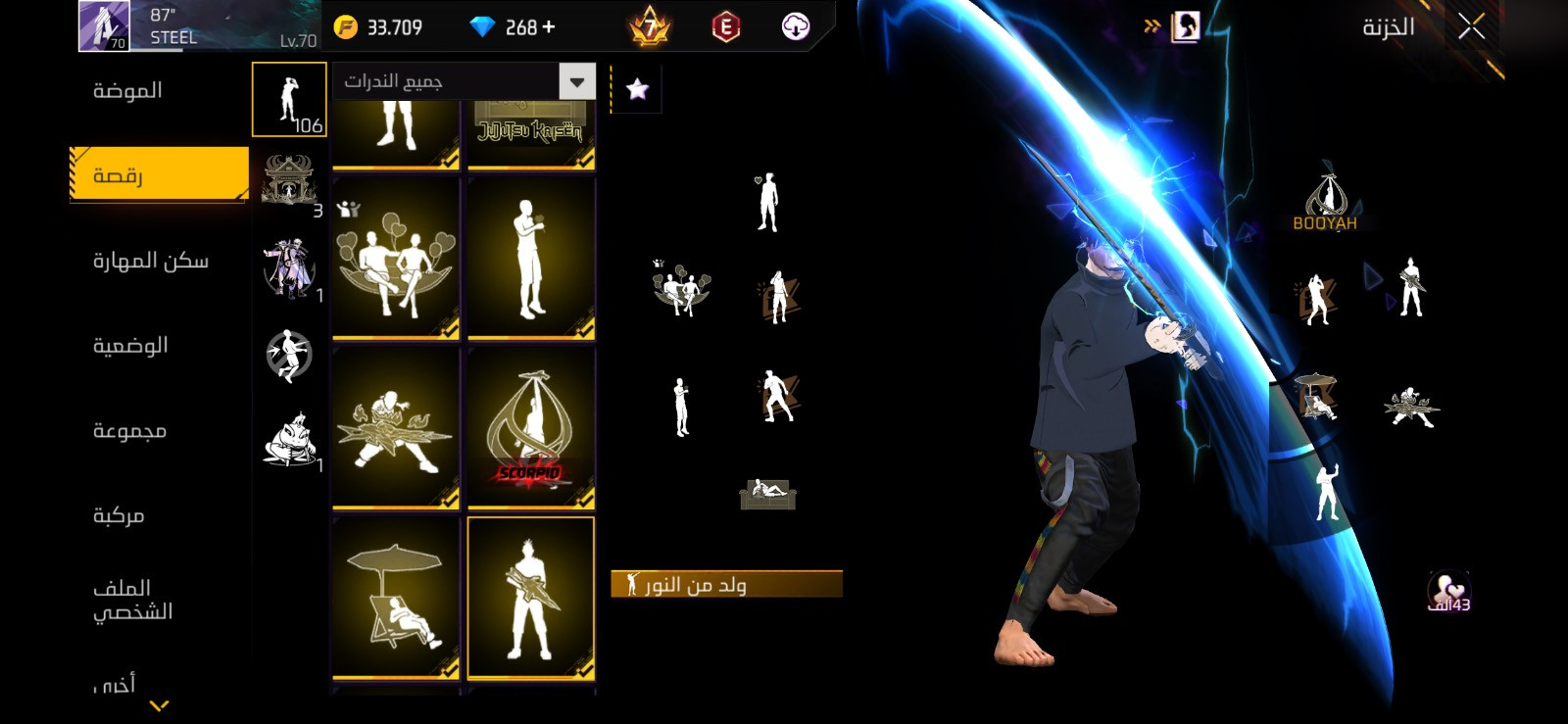The image size is (1568, 724).
Task: Select the highlighted sword-holding emote tile
Action: [531, 598]
